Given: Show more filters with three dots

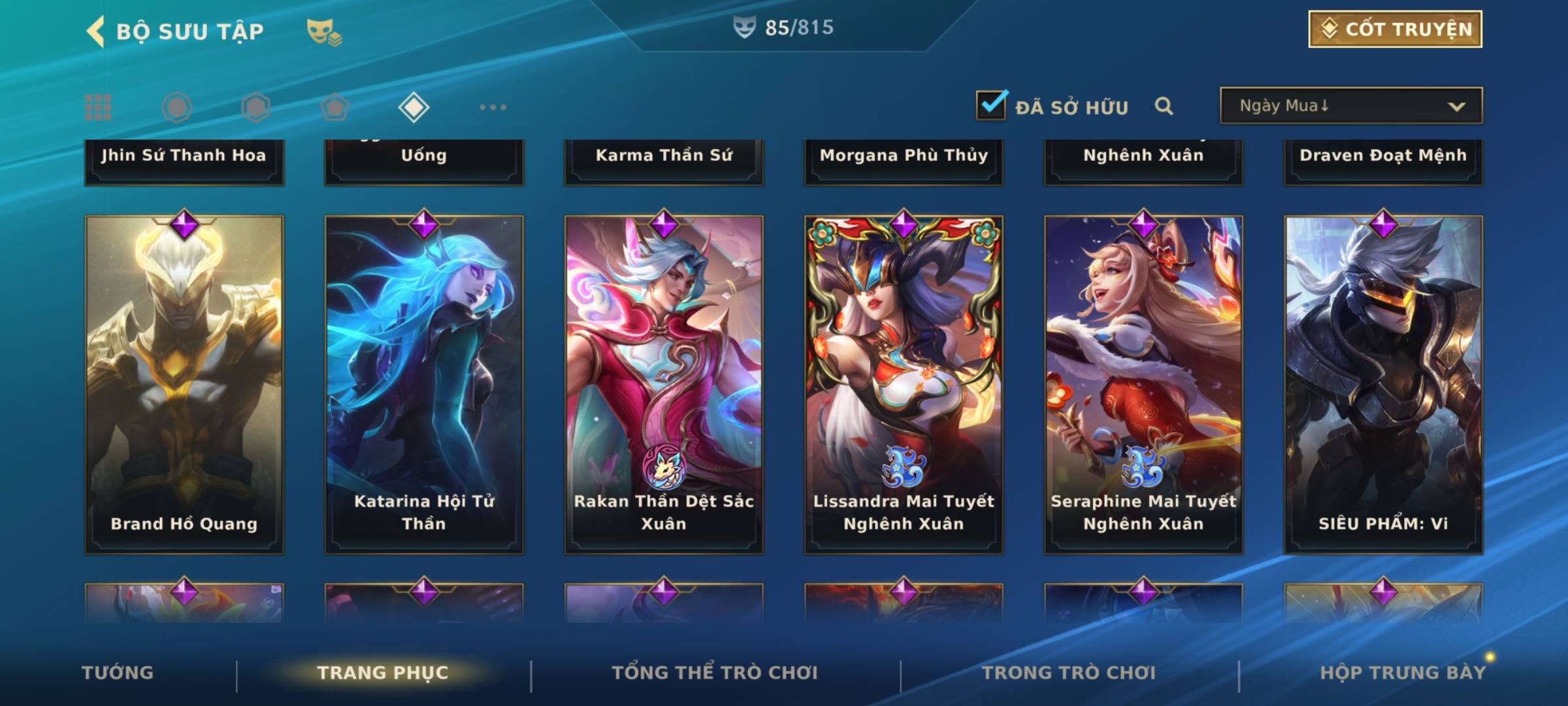Looking at the screenshot, I should (x=493, y=107).
